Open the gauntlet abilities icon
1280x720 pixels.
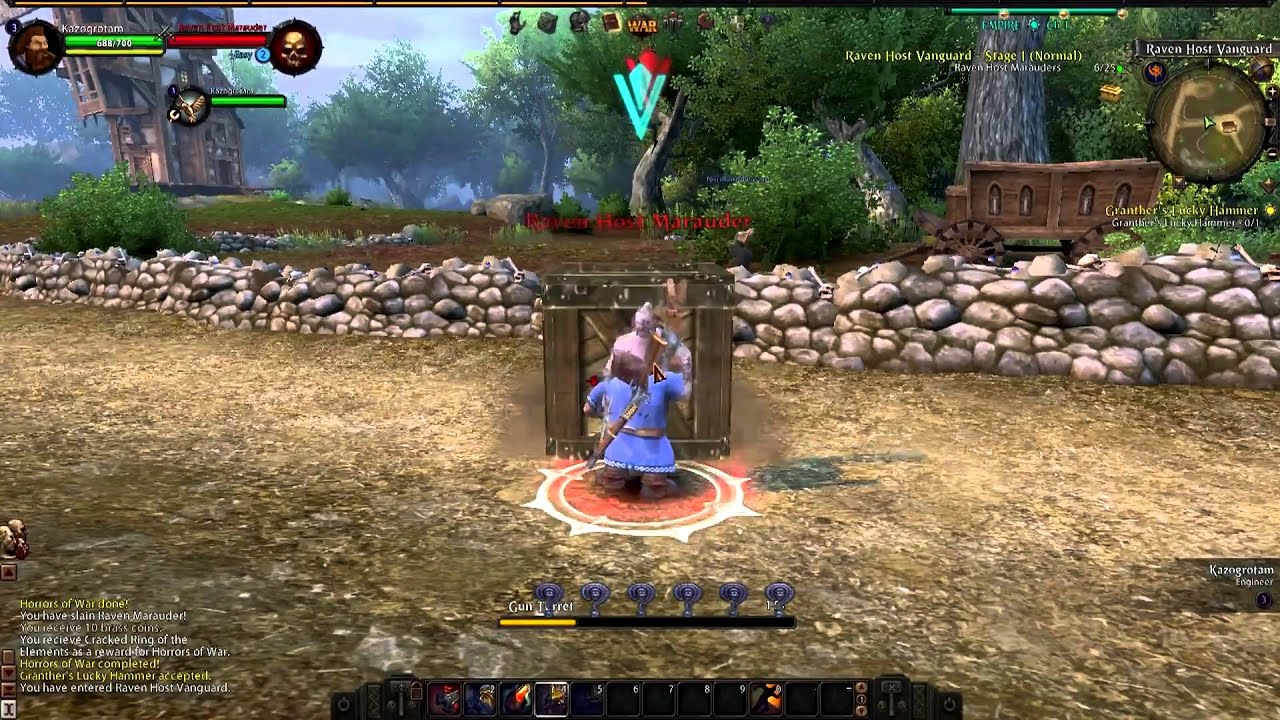(x=516, y=22)
